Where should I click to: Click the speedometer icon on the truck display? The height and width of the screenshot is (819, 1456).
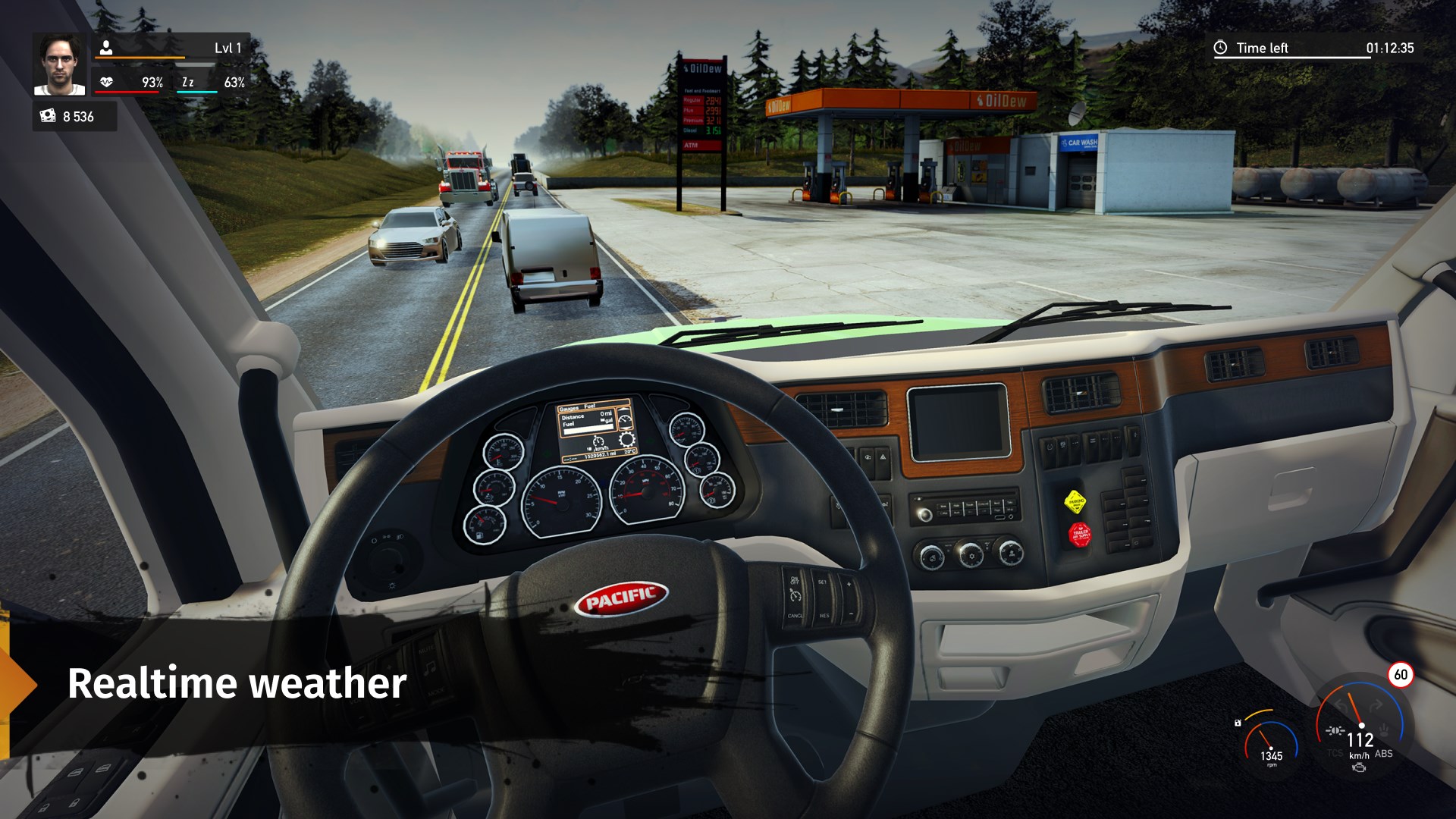coord(598,442)
